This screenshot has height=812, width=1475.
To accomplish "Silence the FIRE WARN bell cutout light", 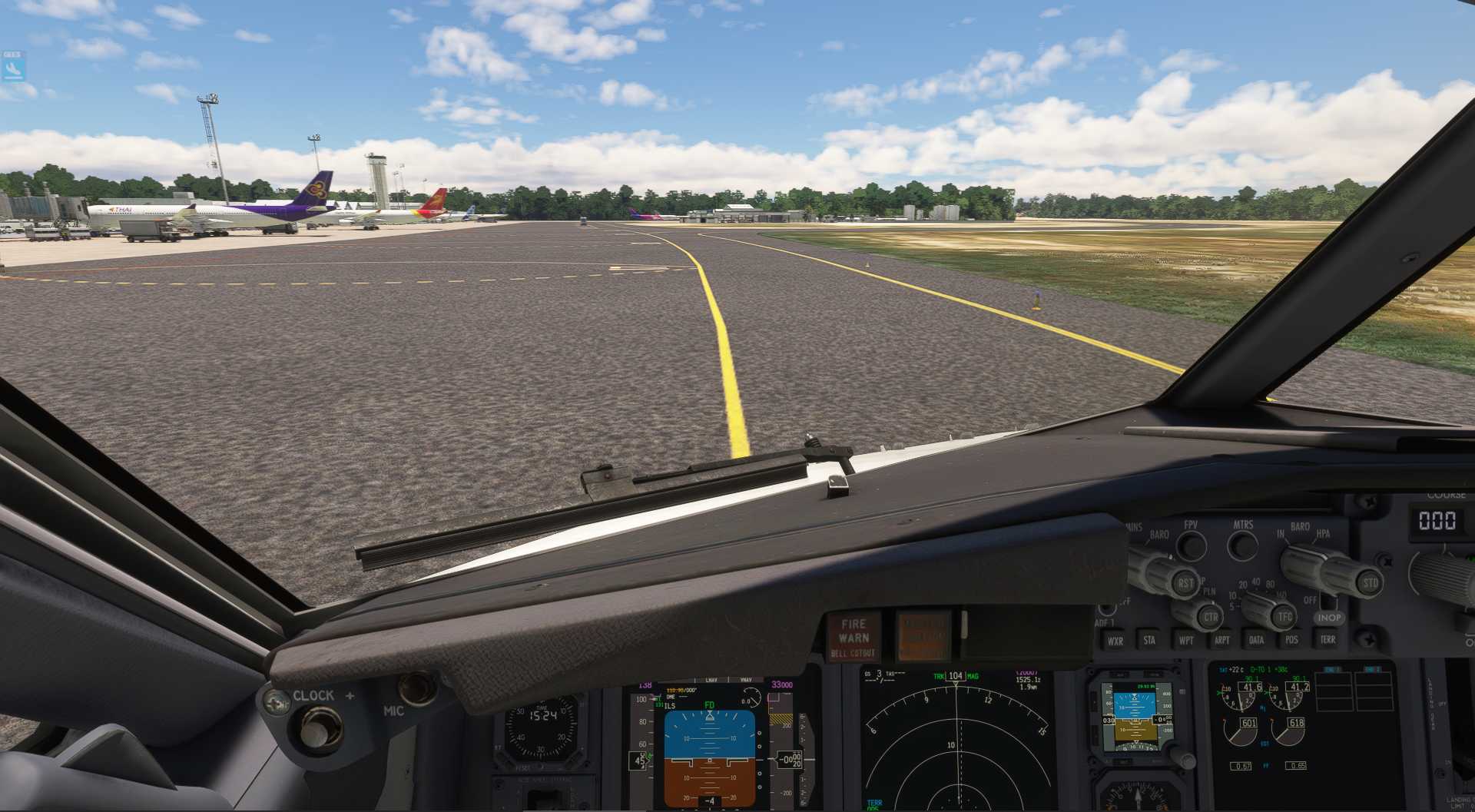I will pos(854,638).
